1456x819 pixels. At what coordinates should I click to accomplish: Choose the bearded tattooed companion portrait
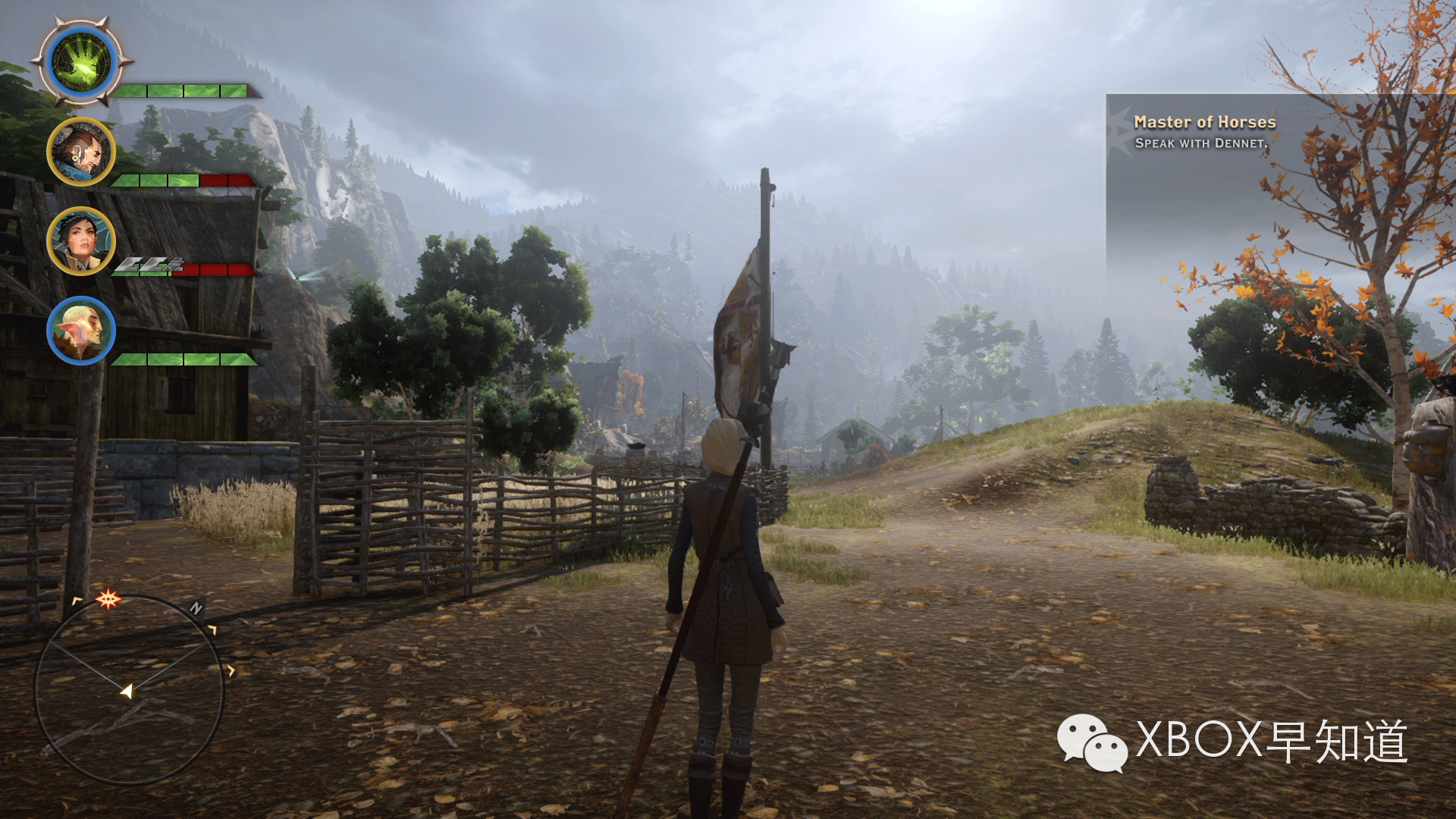pos(81,152)
